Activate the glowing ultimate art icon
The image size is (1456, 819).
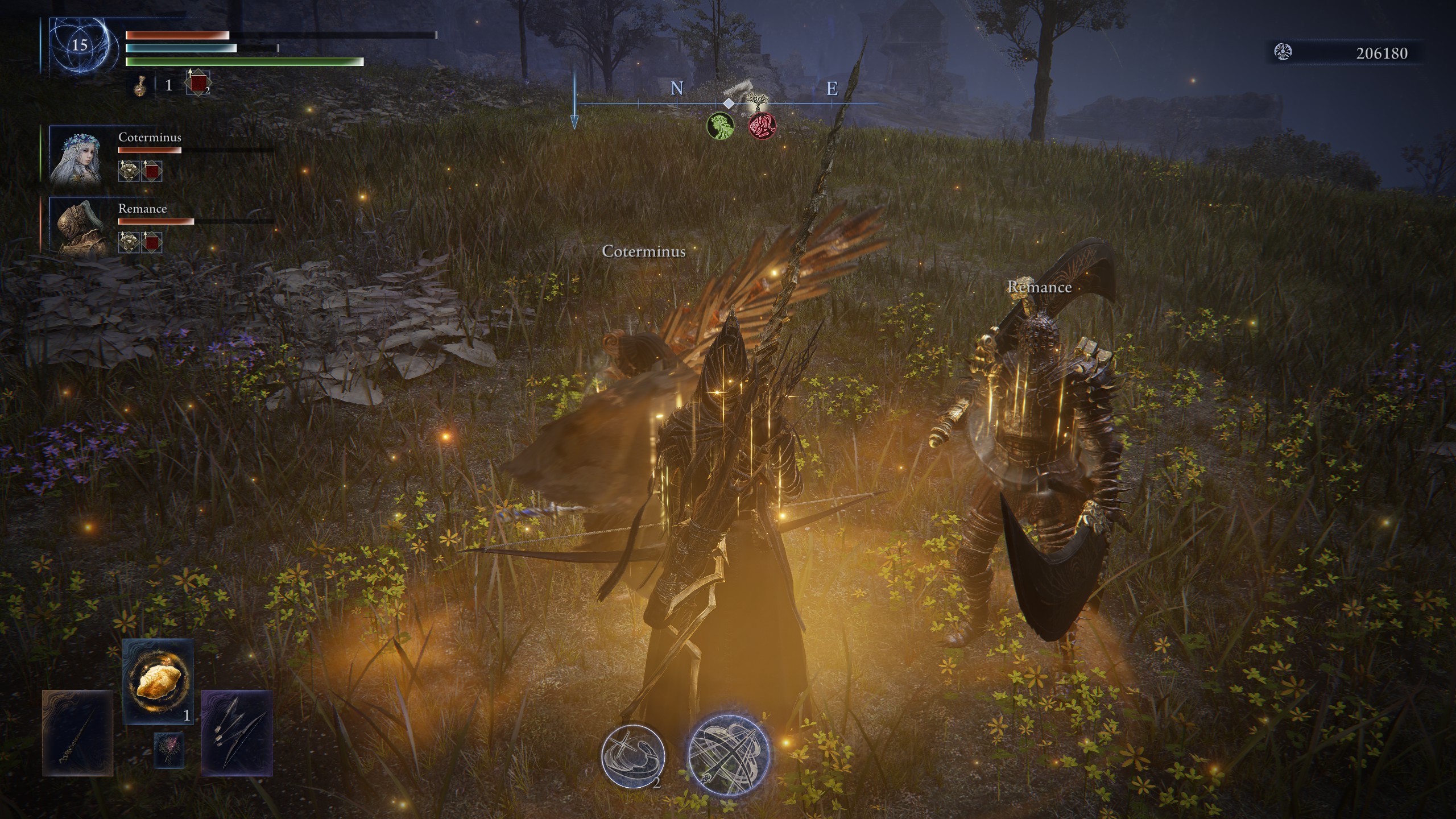coord(728,754)
